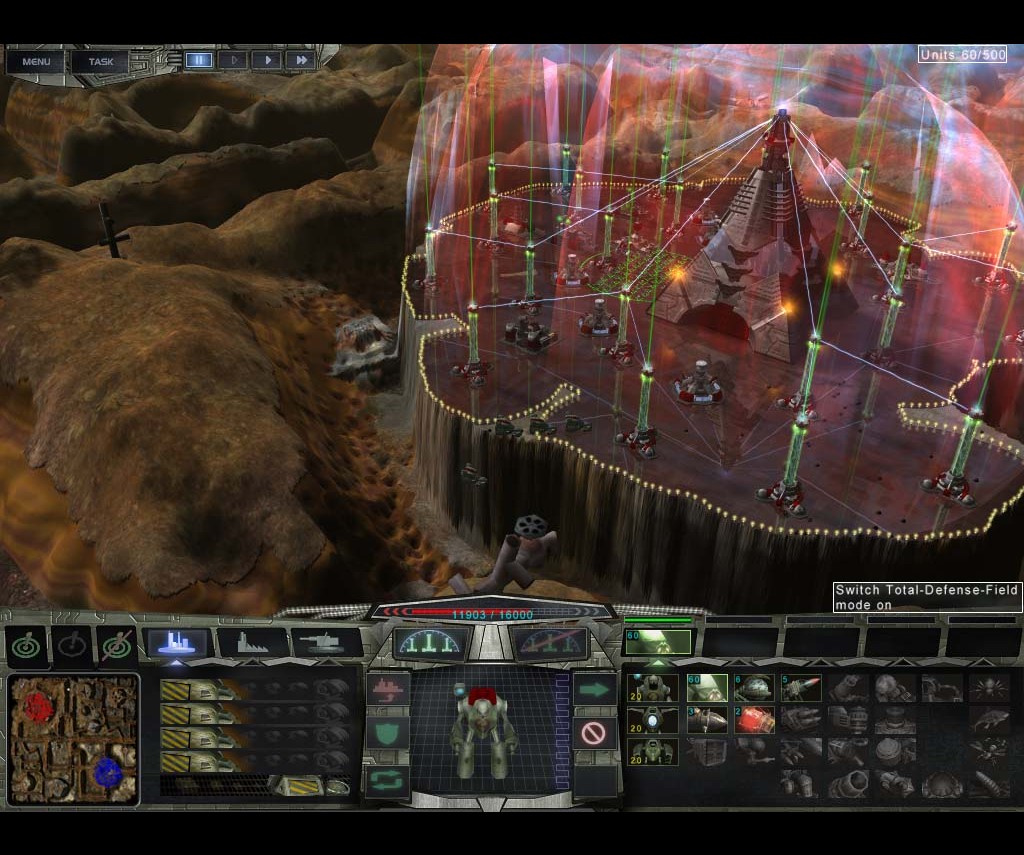Image resolution: width=1024 pixels, height=855 pixels.
Task: Open the TASK objectives panel
Action: 100,61
